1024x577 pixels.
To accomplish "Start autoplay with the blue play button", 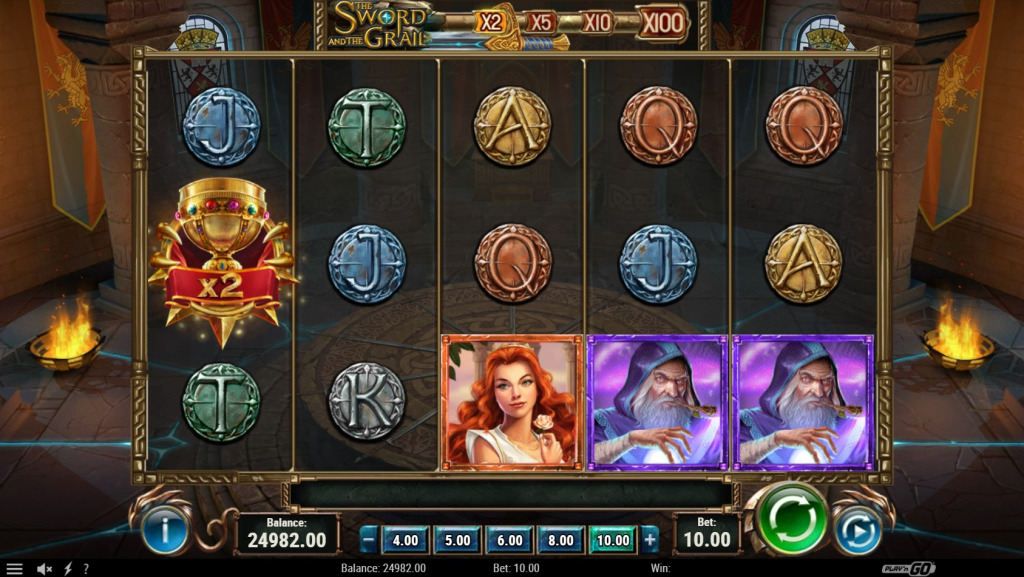I will tap(857, 531).
